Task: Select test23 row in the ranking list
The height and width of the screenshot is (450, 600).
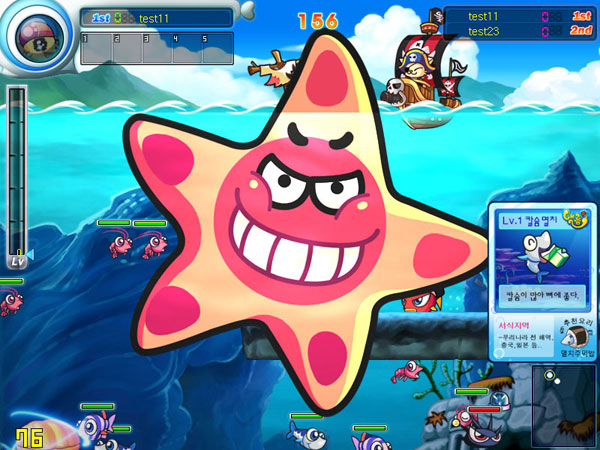Action: pyautogui.click(x=520, y=32)
